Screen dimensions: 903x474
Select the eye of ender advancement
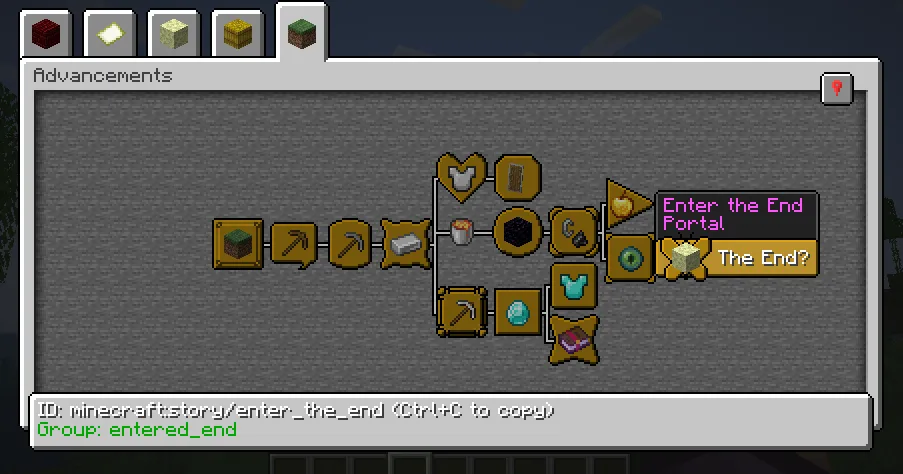[630, 258]
